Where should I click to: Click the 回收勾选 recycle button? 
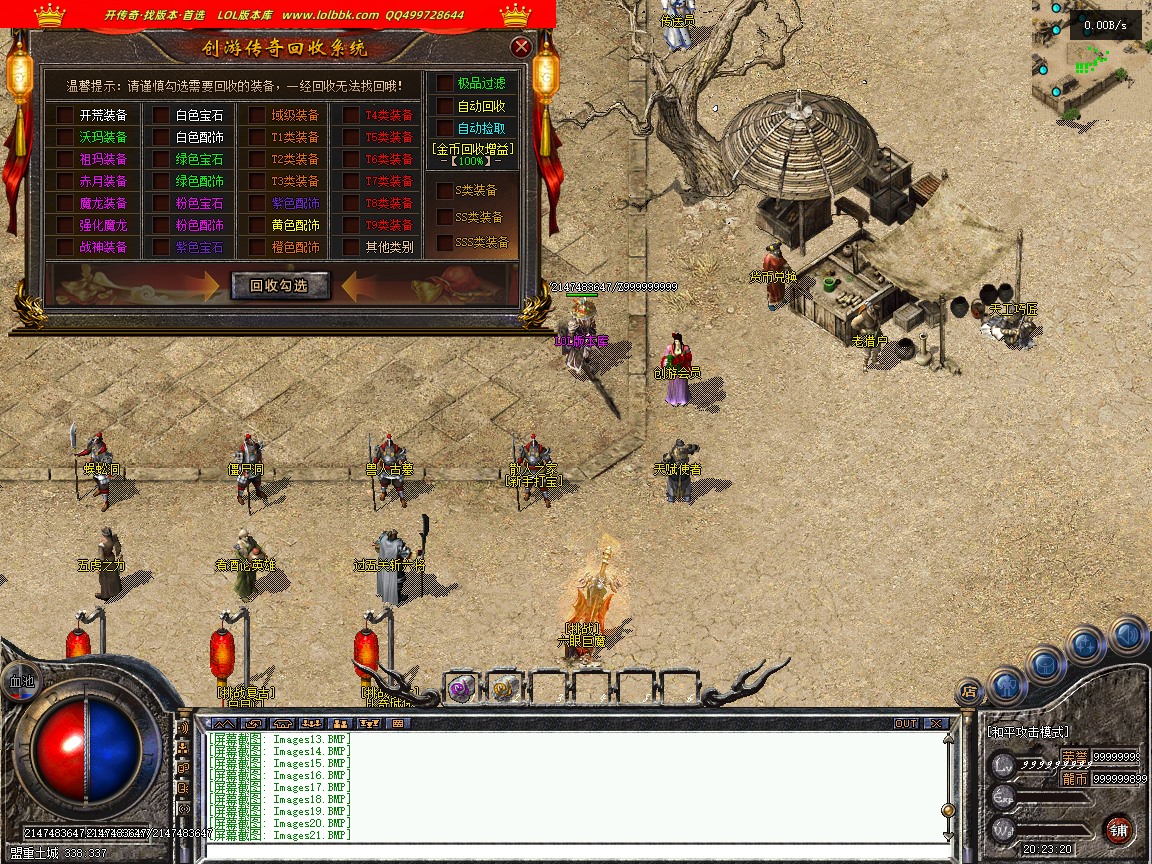[281, 286]
